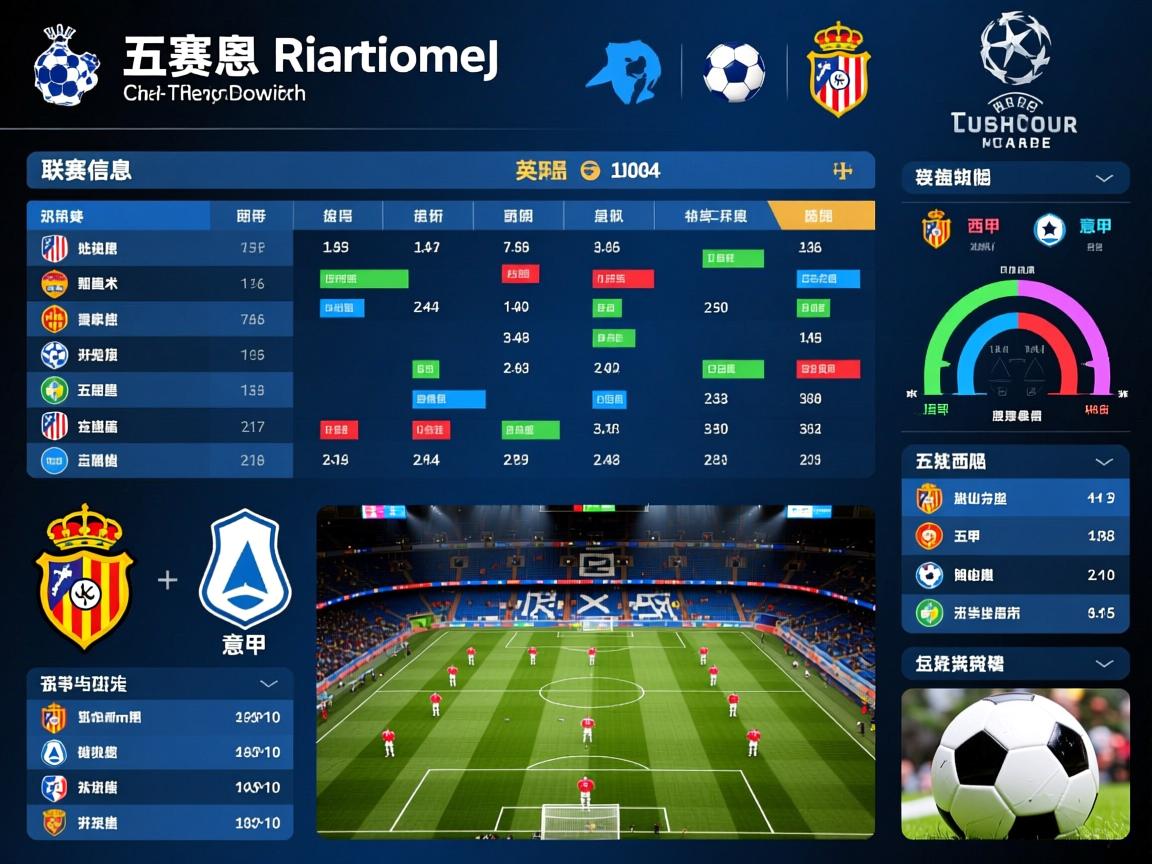The width and height of the screenshot is (1152, 864).
Task: Select the team row showing 217
Action: (160, 427)
